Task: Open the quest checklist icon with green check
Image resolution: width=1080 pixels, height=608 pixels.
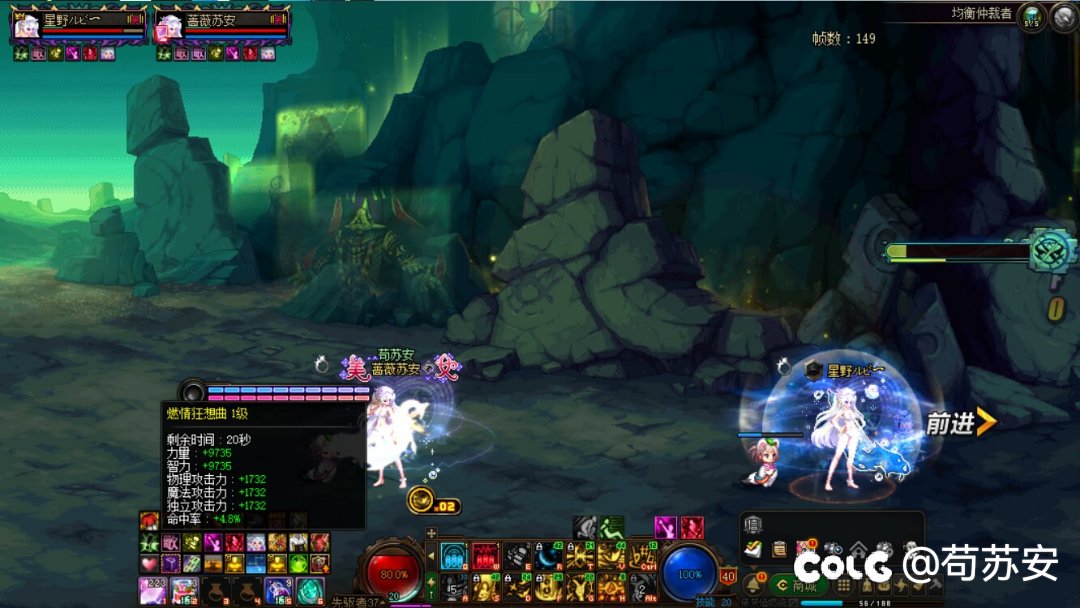Action: pyautogui.click(x=754, y=548)
